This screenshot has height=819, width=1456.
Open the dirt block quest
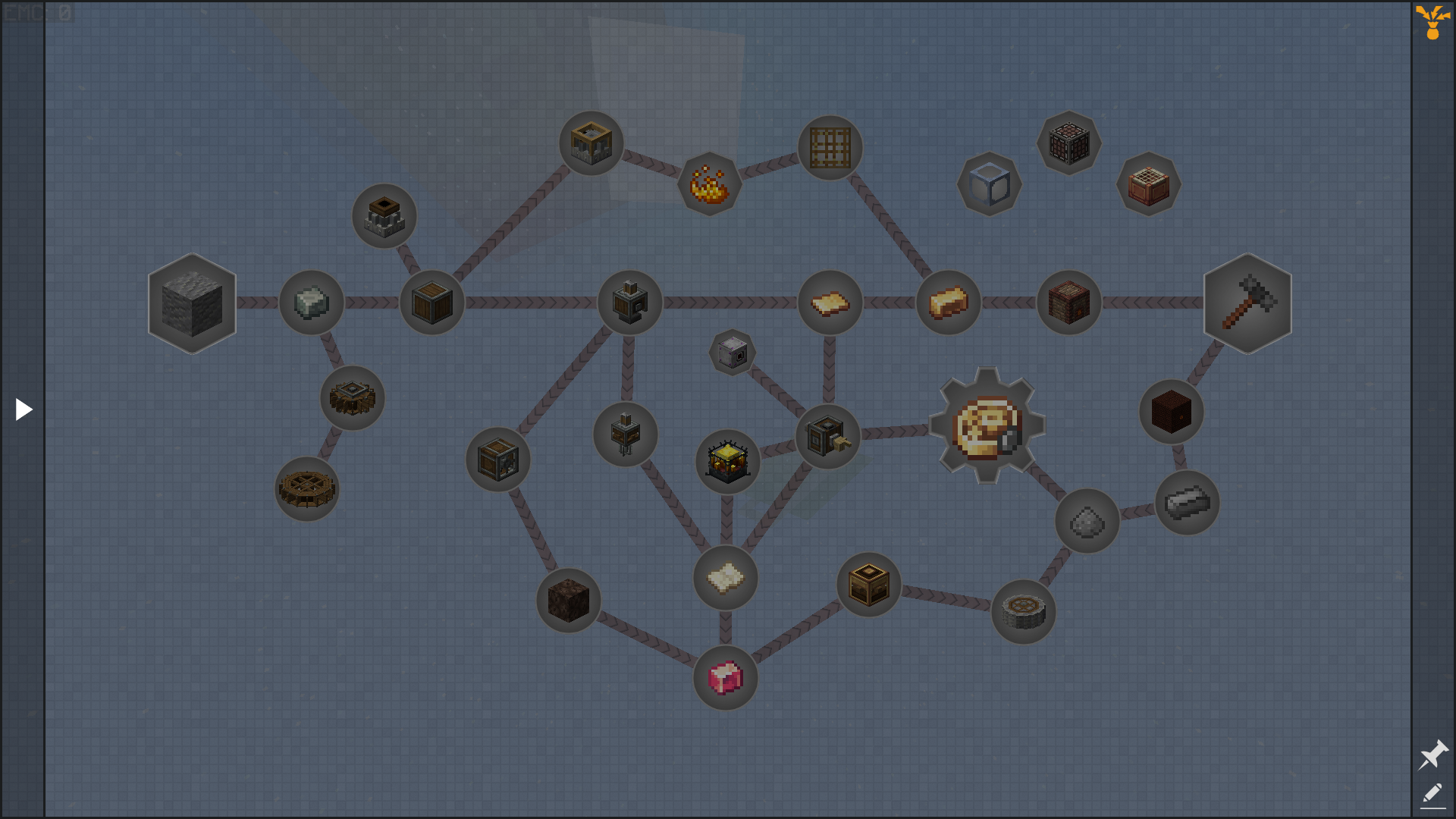tap(568, 601)
